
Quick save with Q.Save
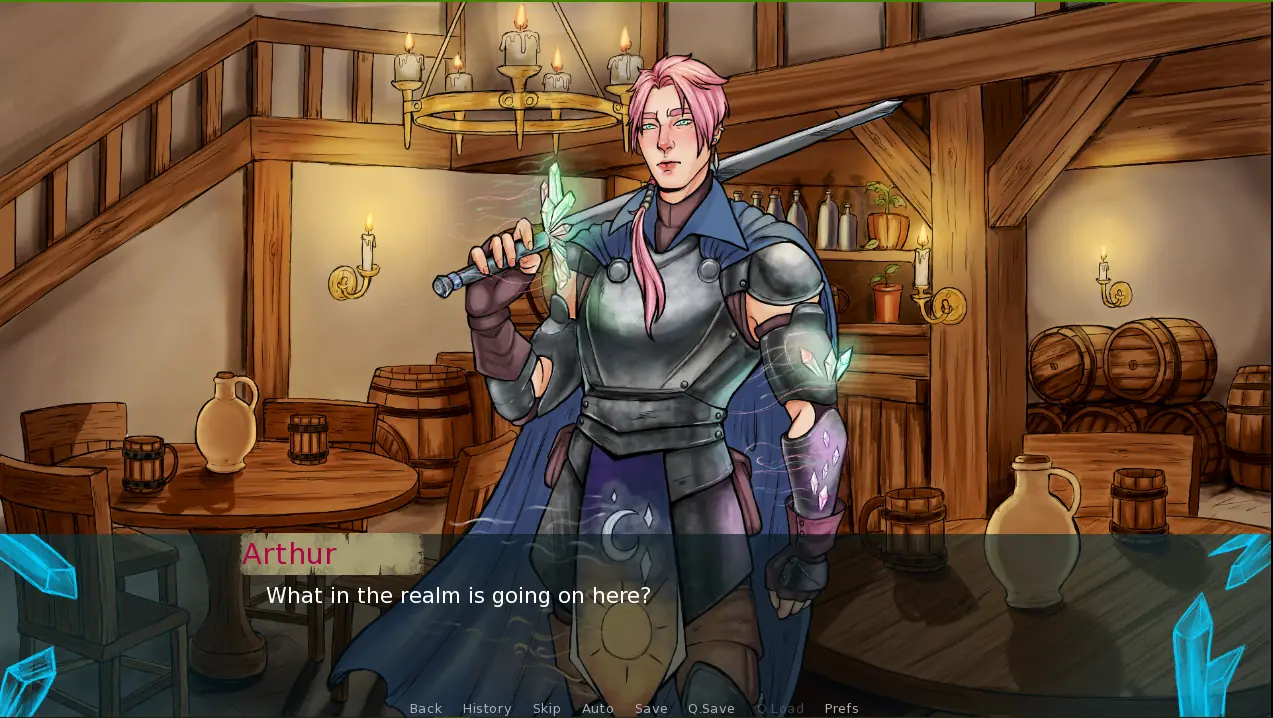pyautogui.click(x=711, y=708)
